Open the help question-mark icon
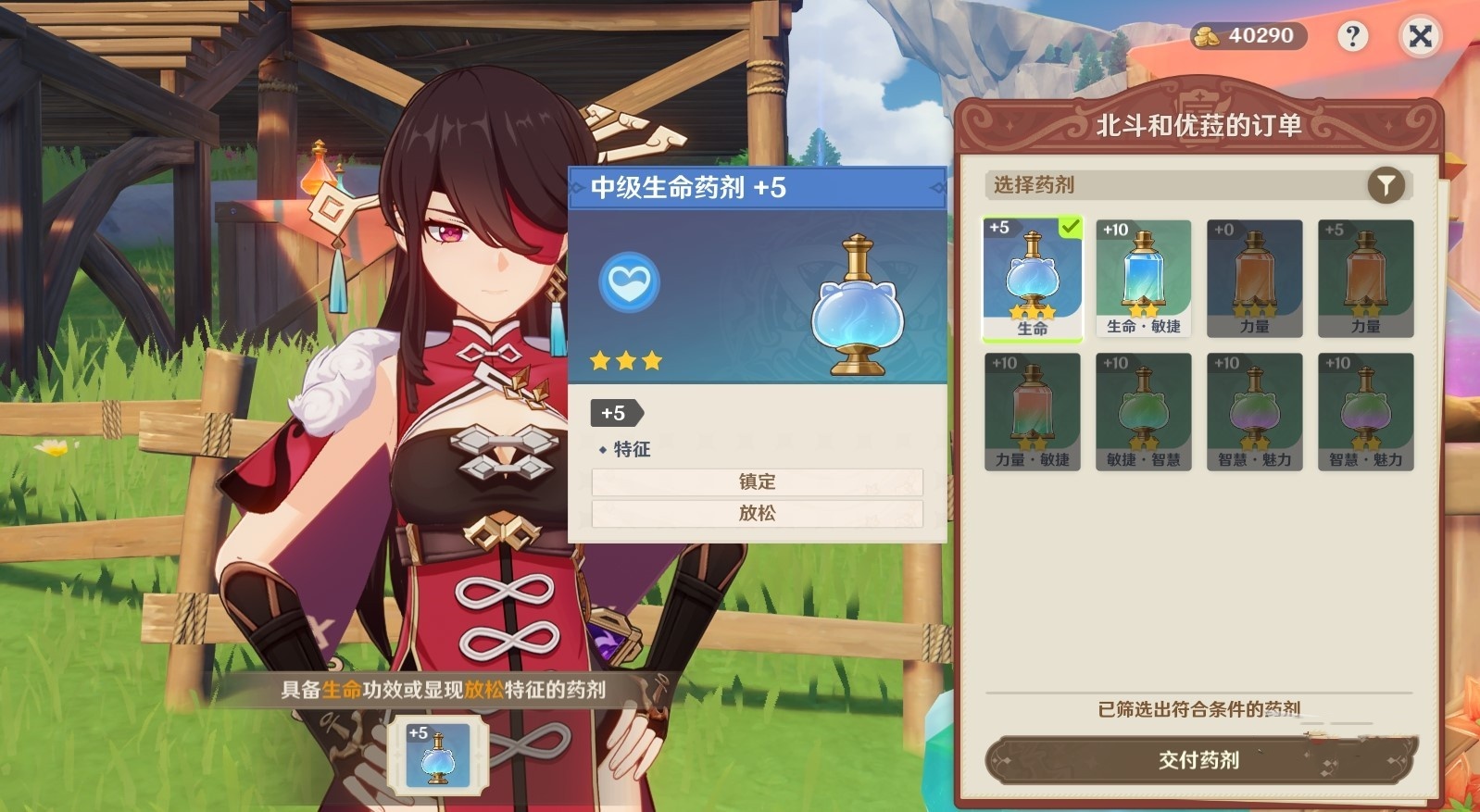Screen dimensions: 1480x812 point(1352,36)
